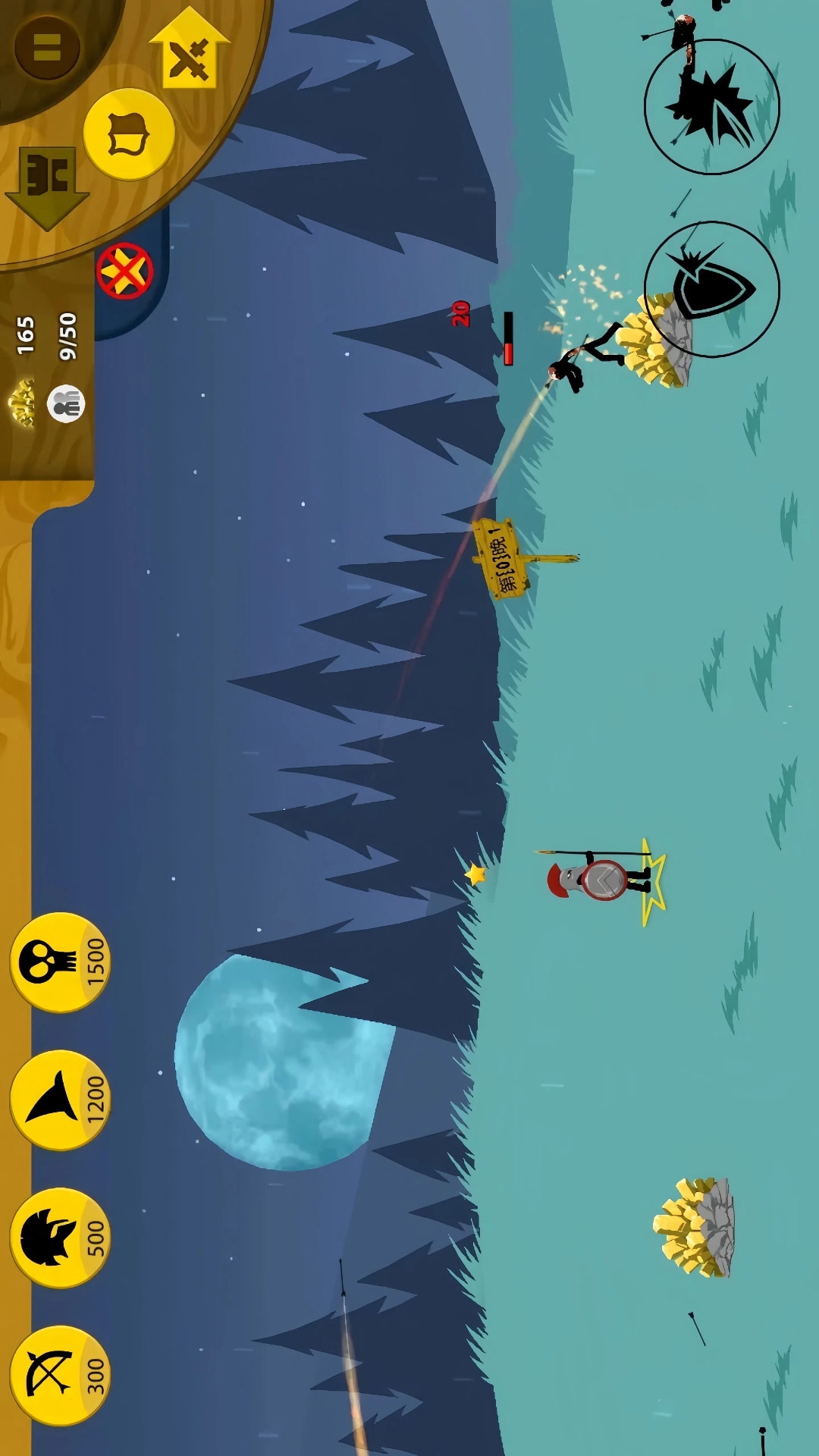Order the army to attack with crossed-swords arrow

pyautogui.click(x=190, y=55)
